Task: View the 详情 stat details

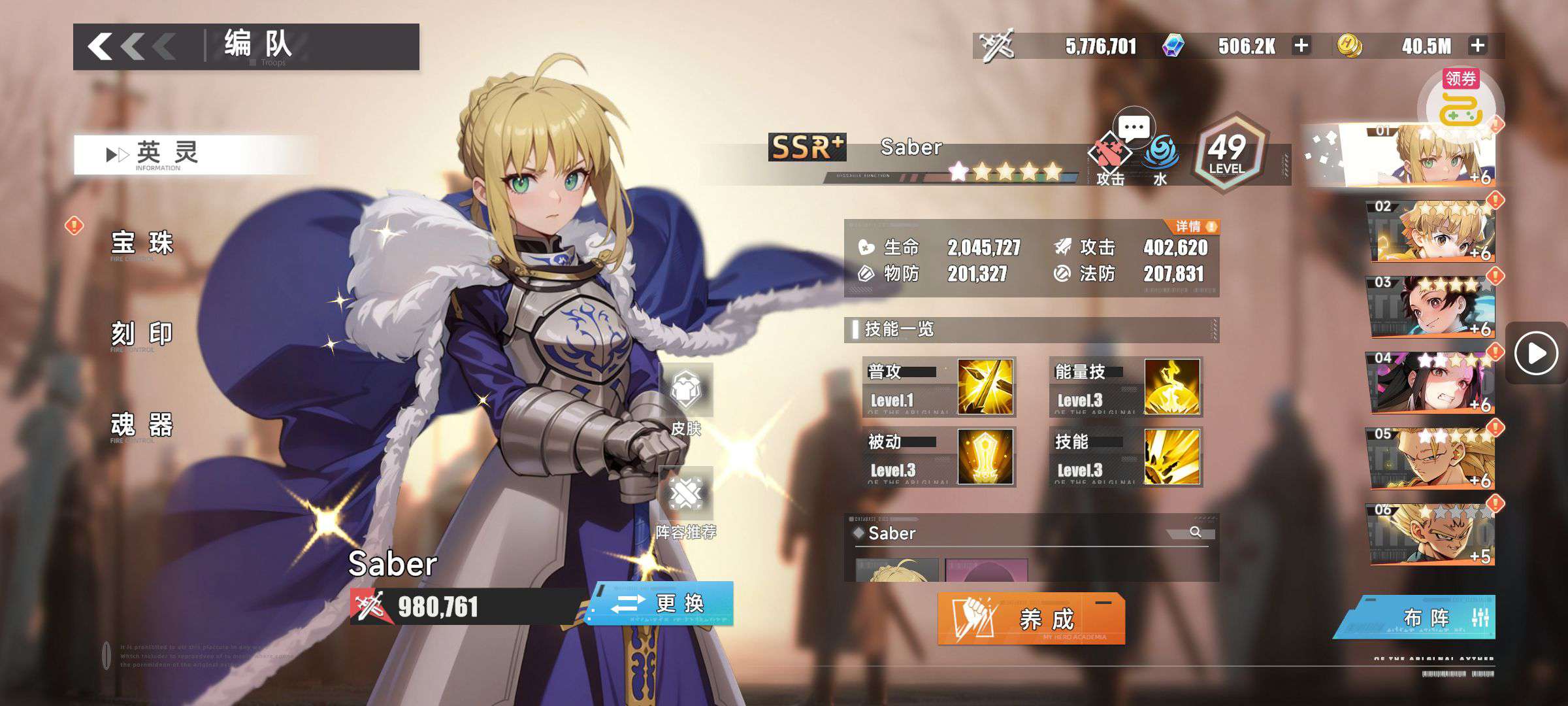Action: (1194, 227)
